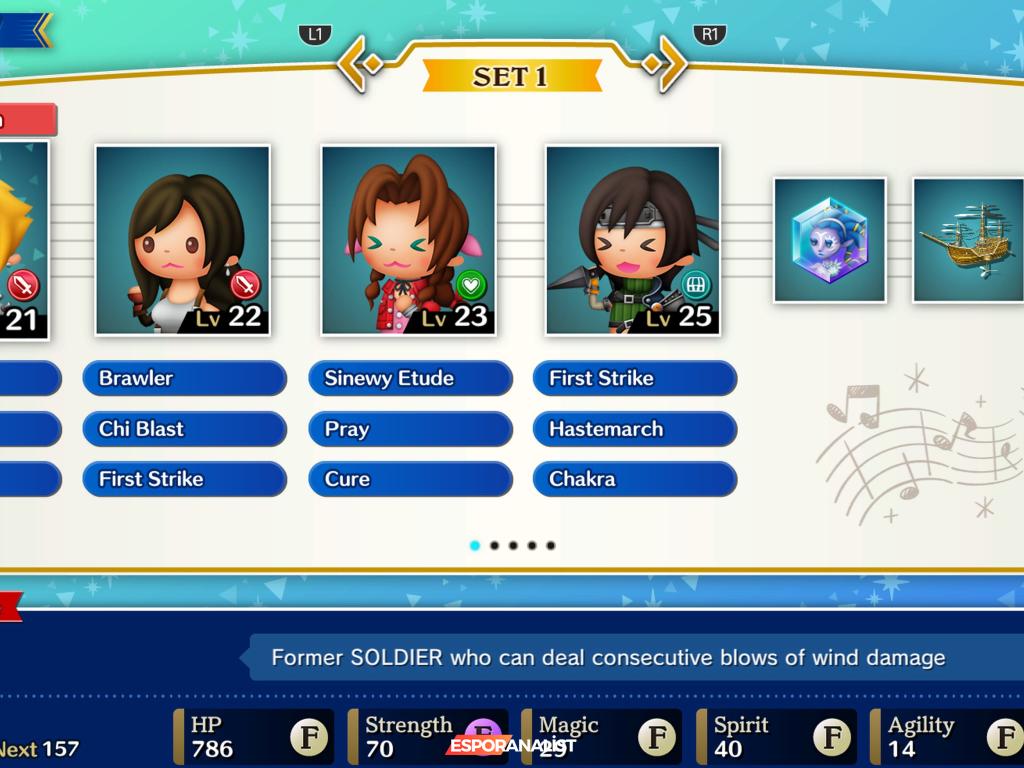1024x768 pixels.
Task: Select the Chakra ability slot
Action: (x=635, y=479)
